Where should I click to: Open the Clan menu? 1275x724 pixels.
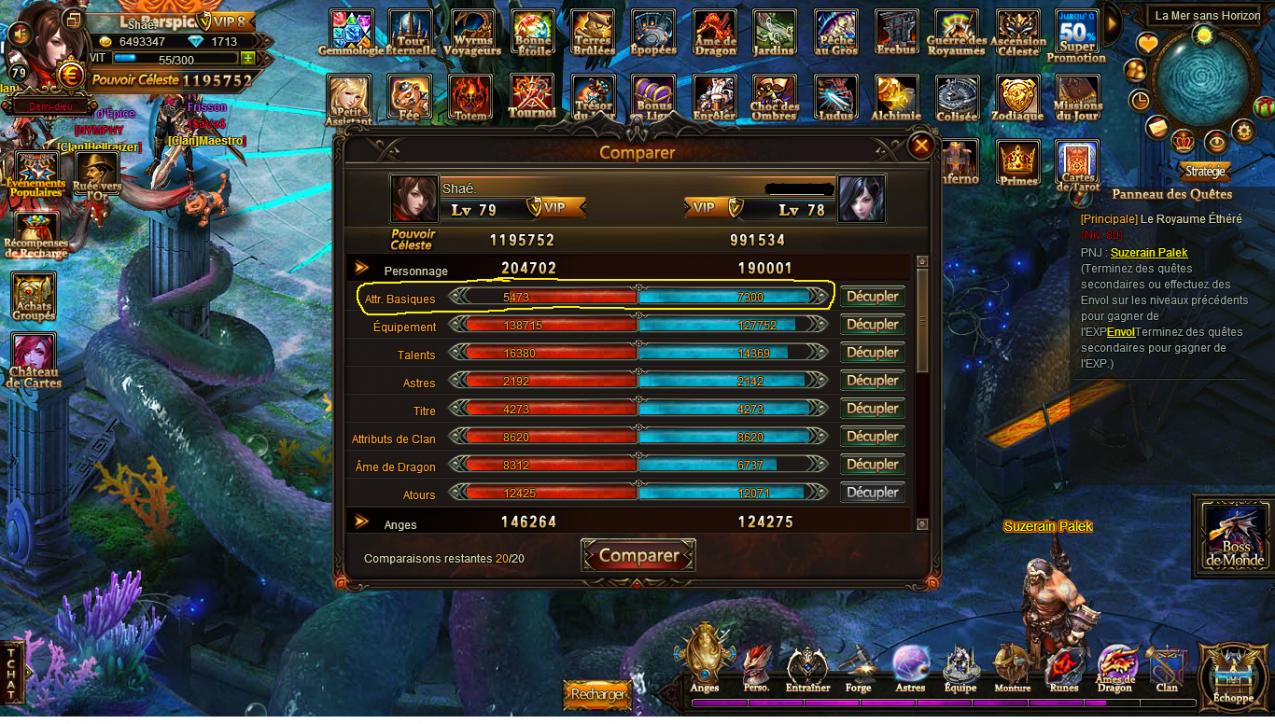click(1166, 668)
